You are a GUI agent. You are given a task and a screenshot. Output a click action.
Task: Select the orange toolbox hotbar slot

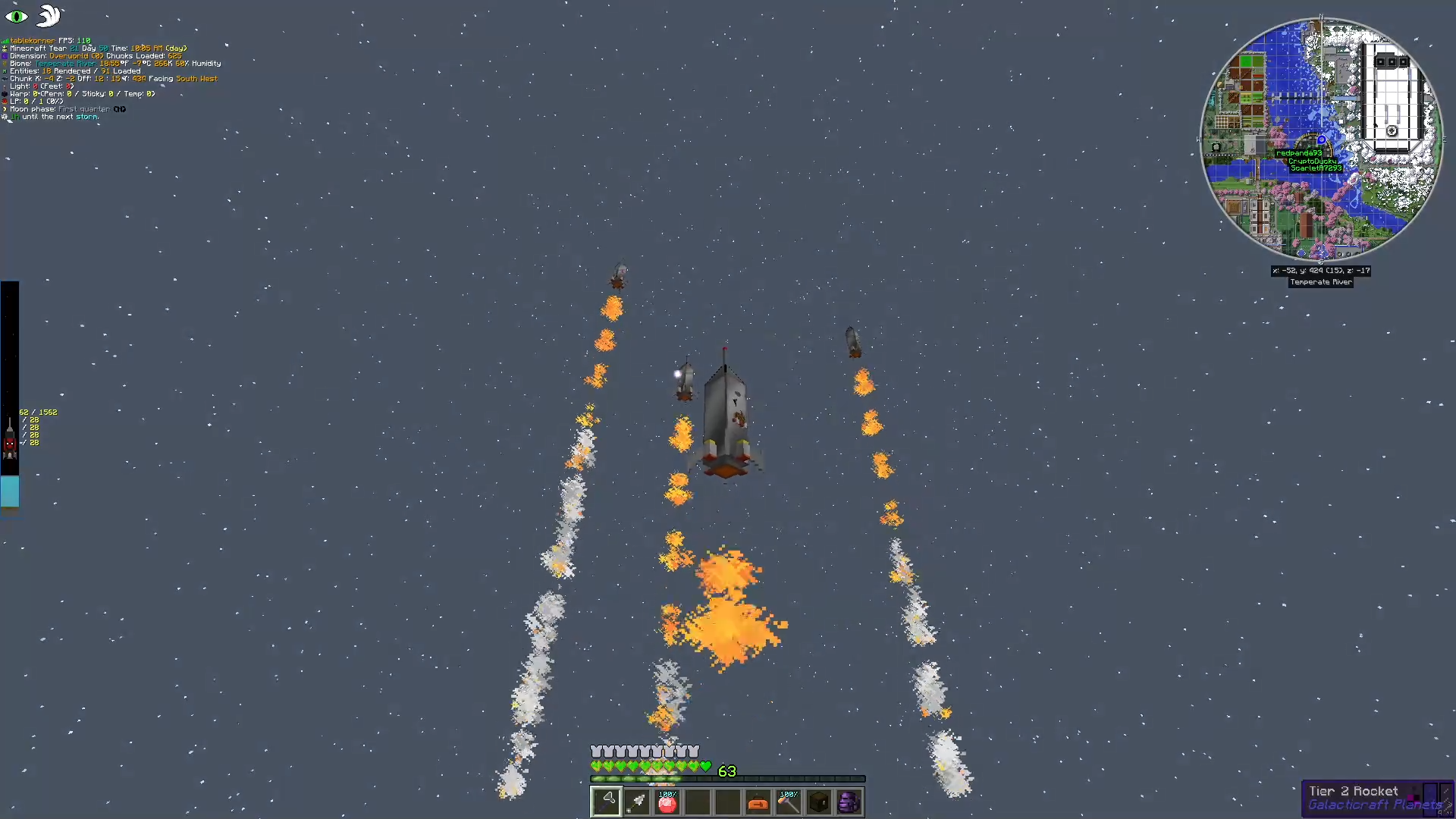758,802
